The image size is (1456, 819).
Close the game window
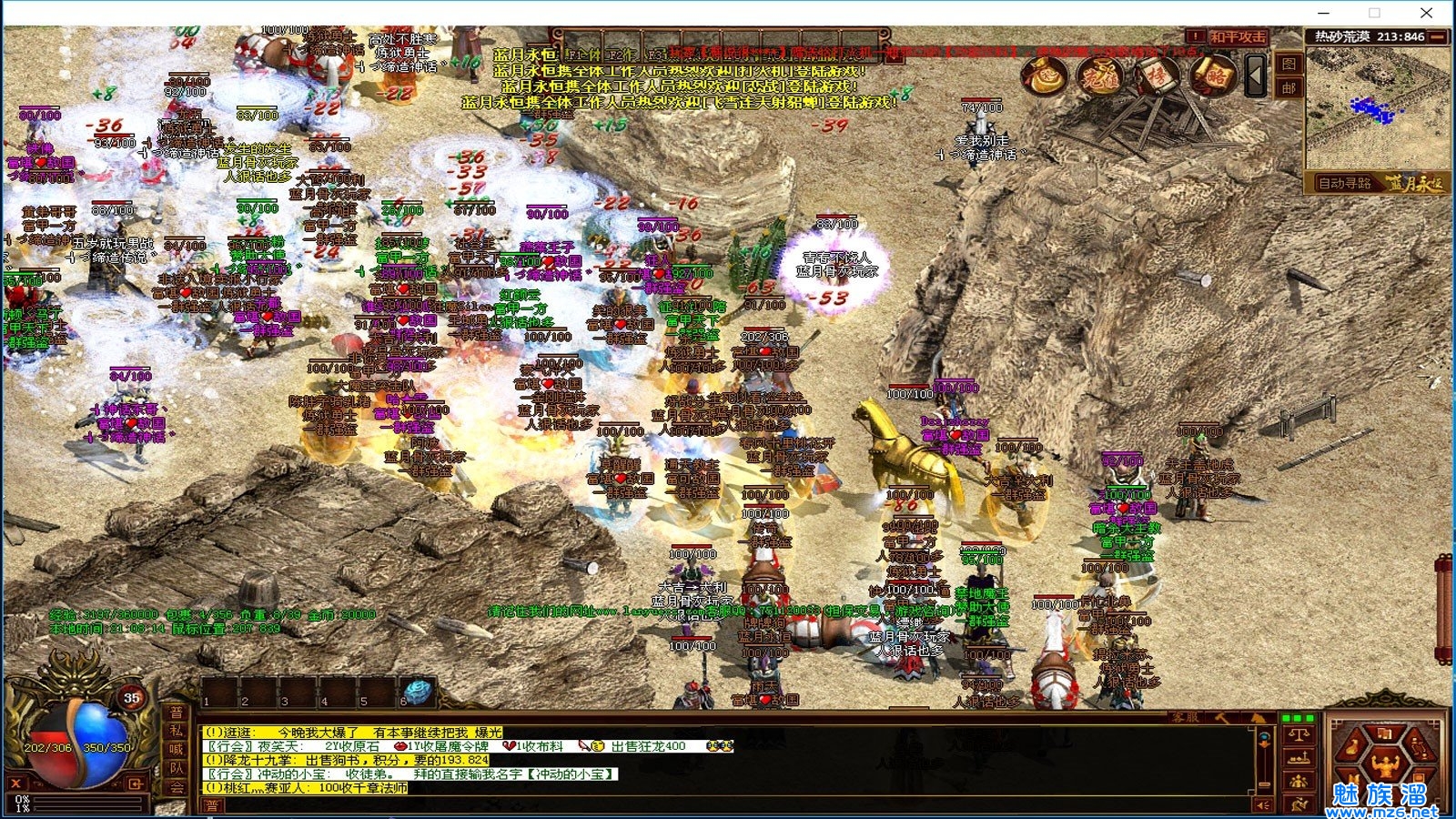coord(1426,13)
